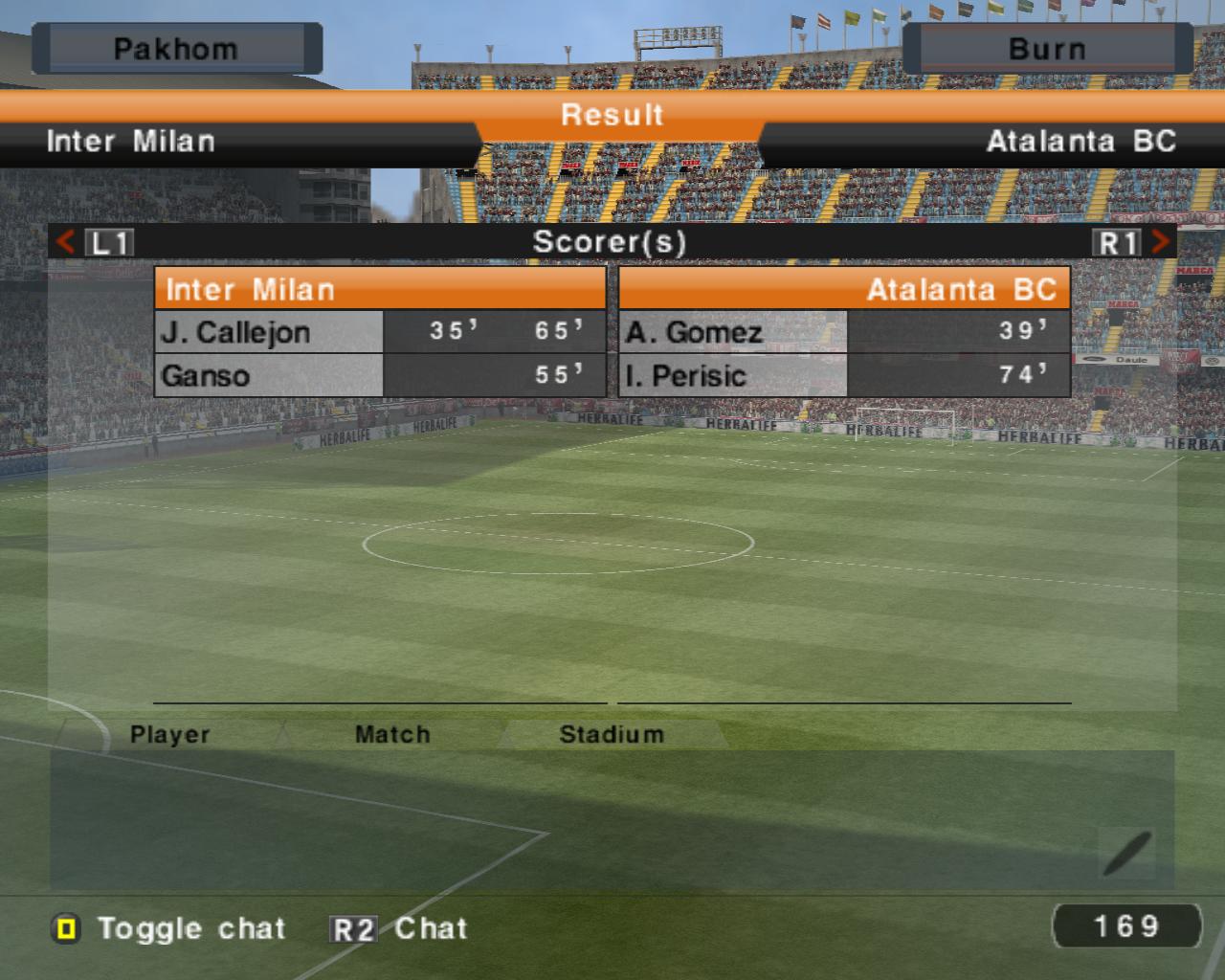Select the Burn player name panel

coord(1047,49)
